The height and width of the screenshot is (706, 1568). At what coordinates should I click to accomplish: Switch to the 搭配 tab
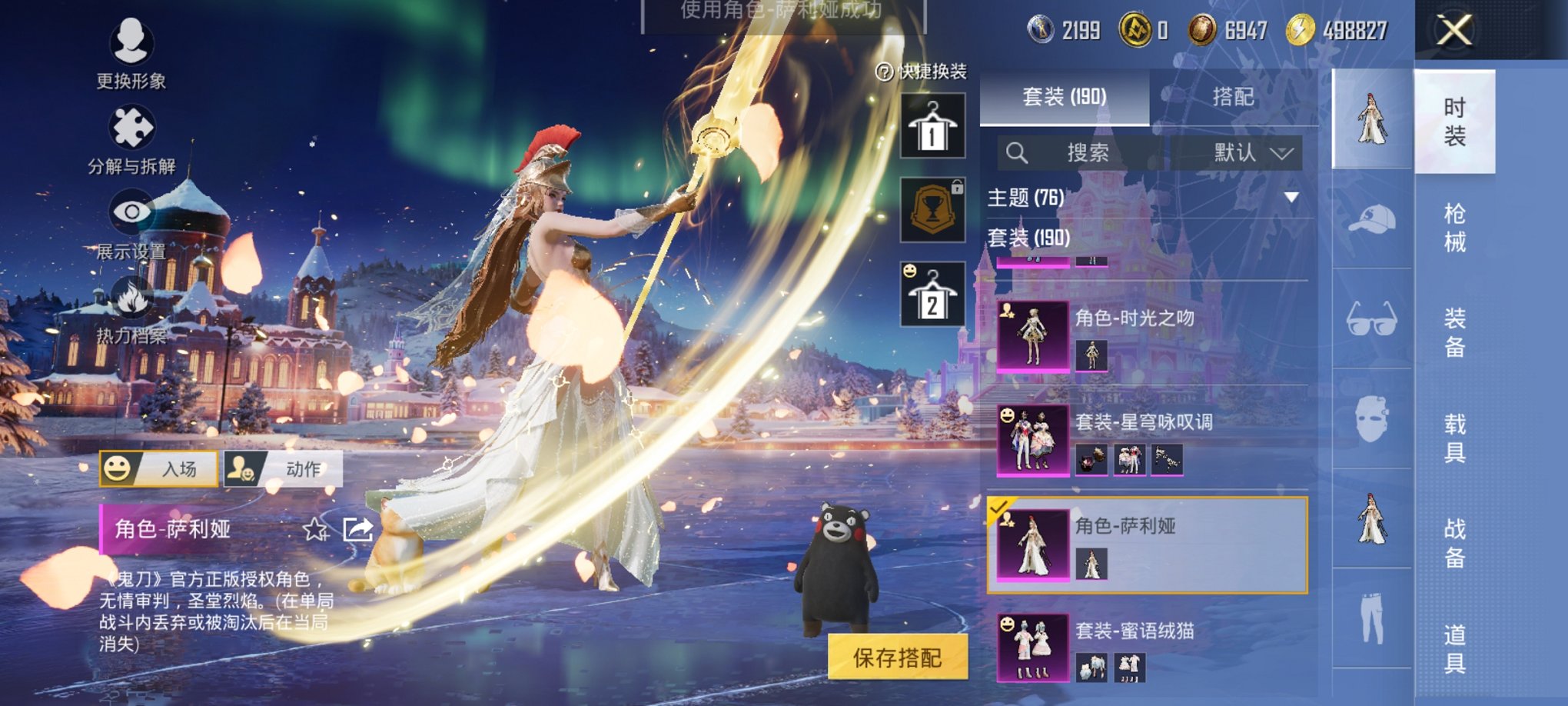[1235, 97]
